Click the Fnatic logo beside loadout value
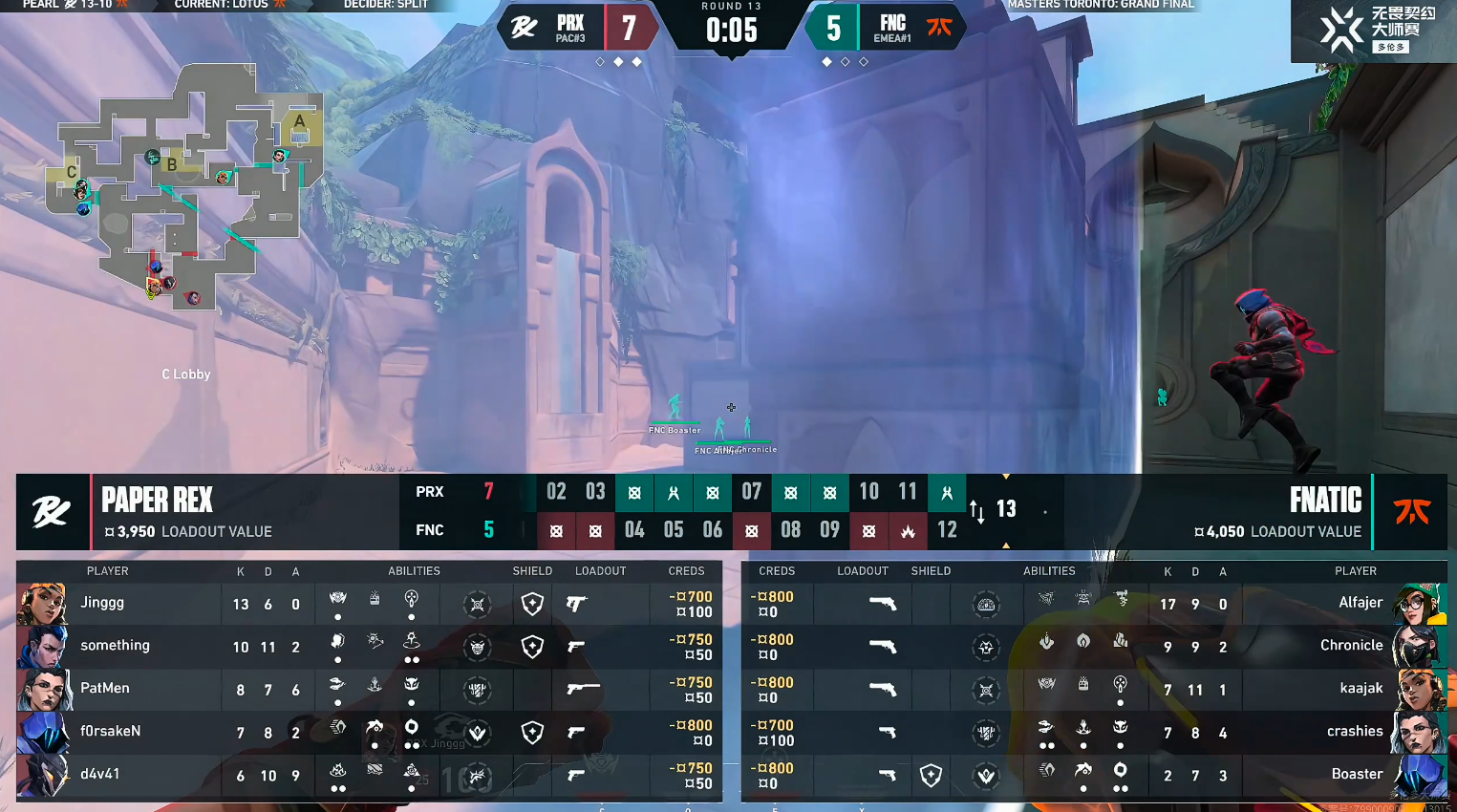The height and width of the screenshot is (812, 1457). pyautogui.click(x=1411, y=512)
